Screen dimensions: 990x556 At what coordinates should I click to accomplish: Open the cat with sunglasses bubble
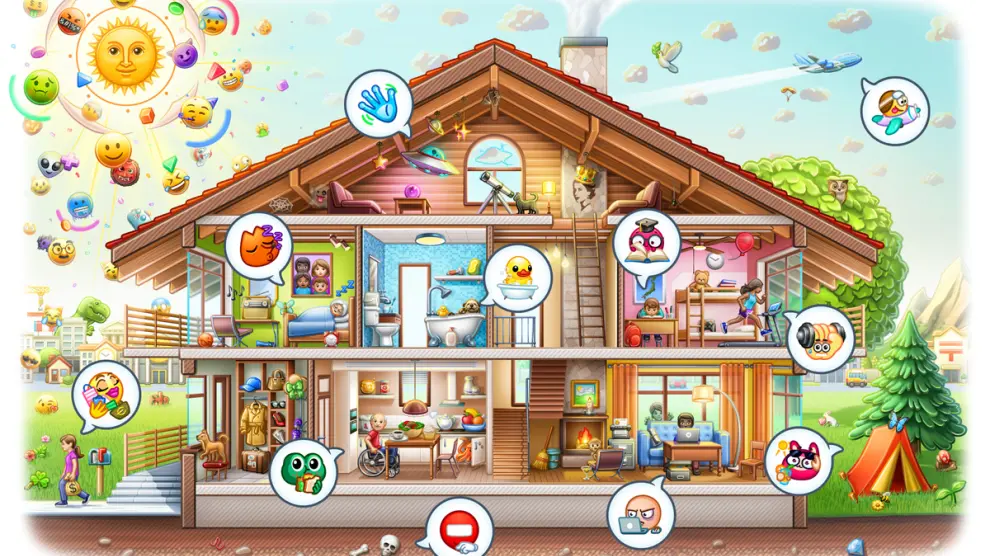[798, 464]
